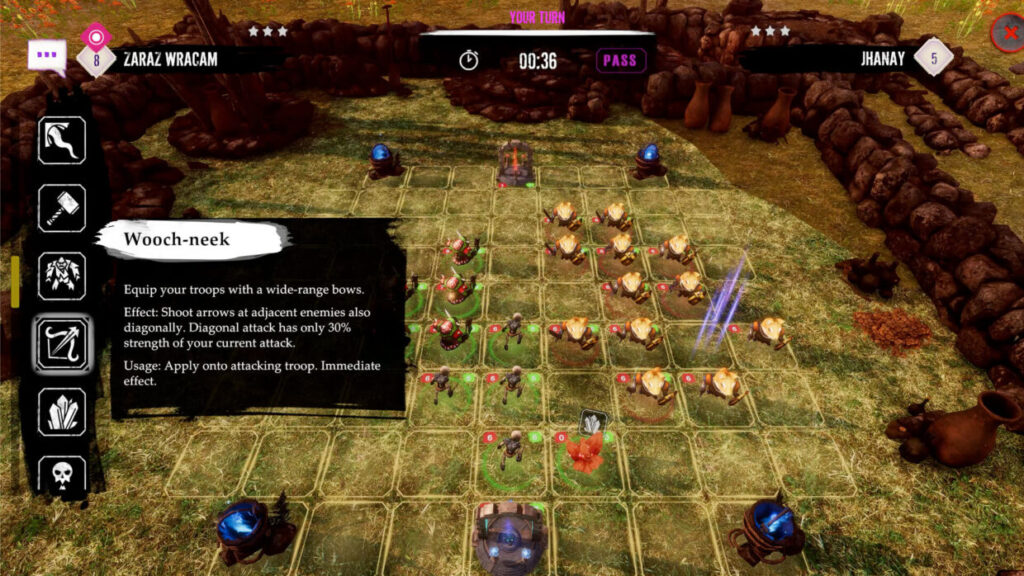Screen dimensions: 1024x576
Task: Select the armored beast ability icon
Action: click(x=62, y=276)
